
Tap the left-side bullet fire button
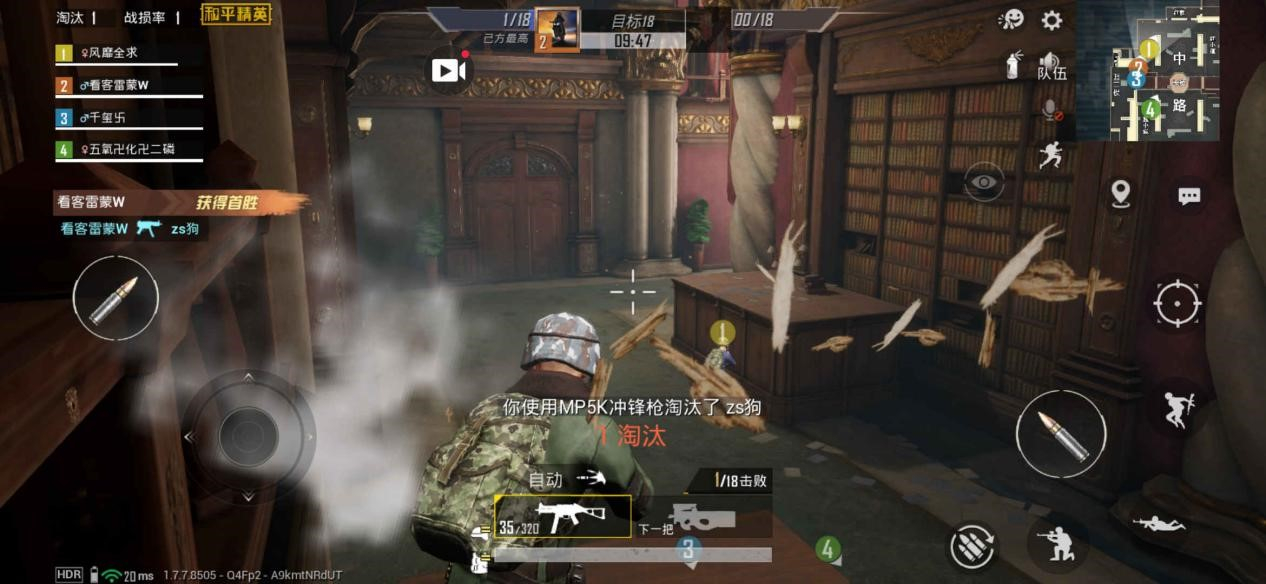pyautogui.click(x=115, y=298)
